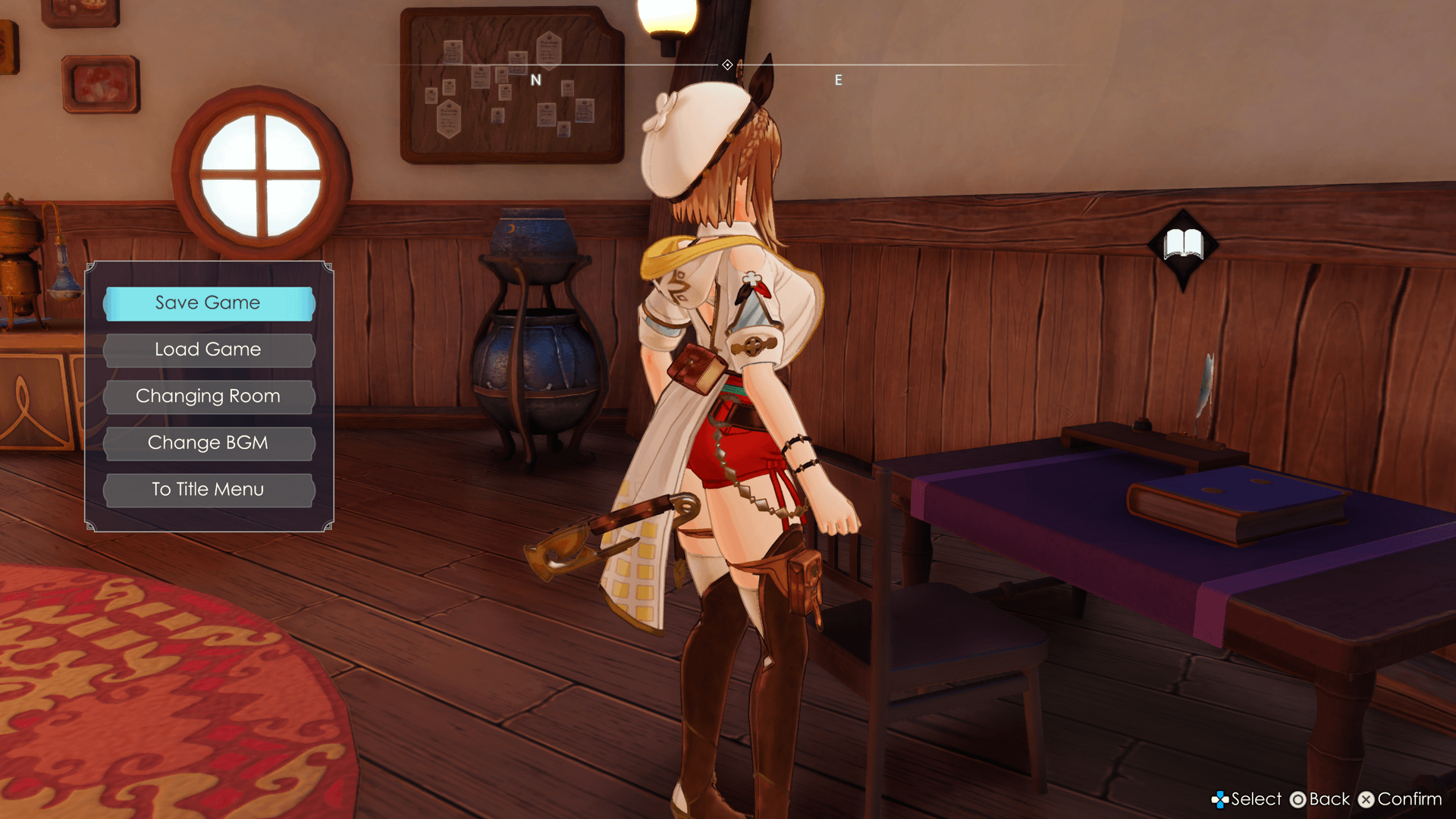Return via To Title Menu
The height and width of the screenshot is (819, 1456).
[209, 490]
